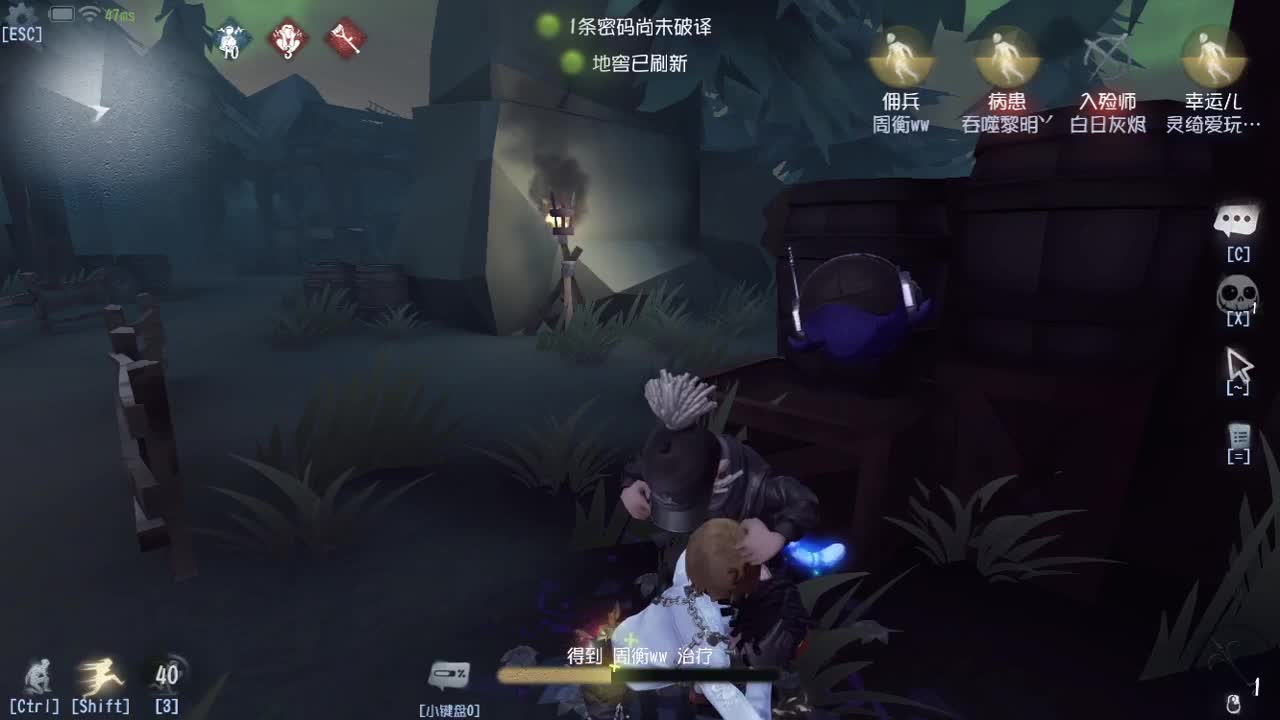1280x720 pixels.
Task: Activate the sprint icon above [Shift]
Action: coord(99,675)
